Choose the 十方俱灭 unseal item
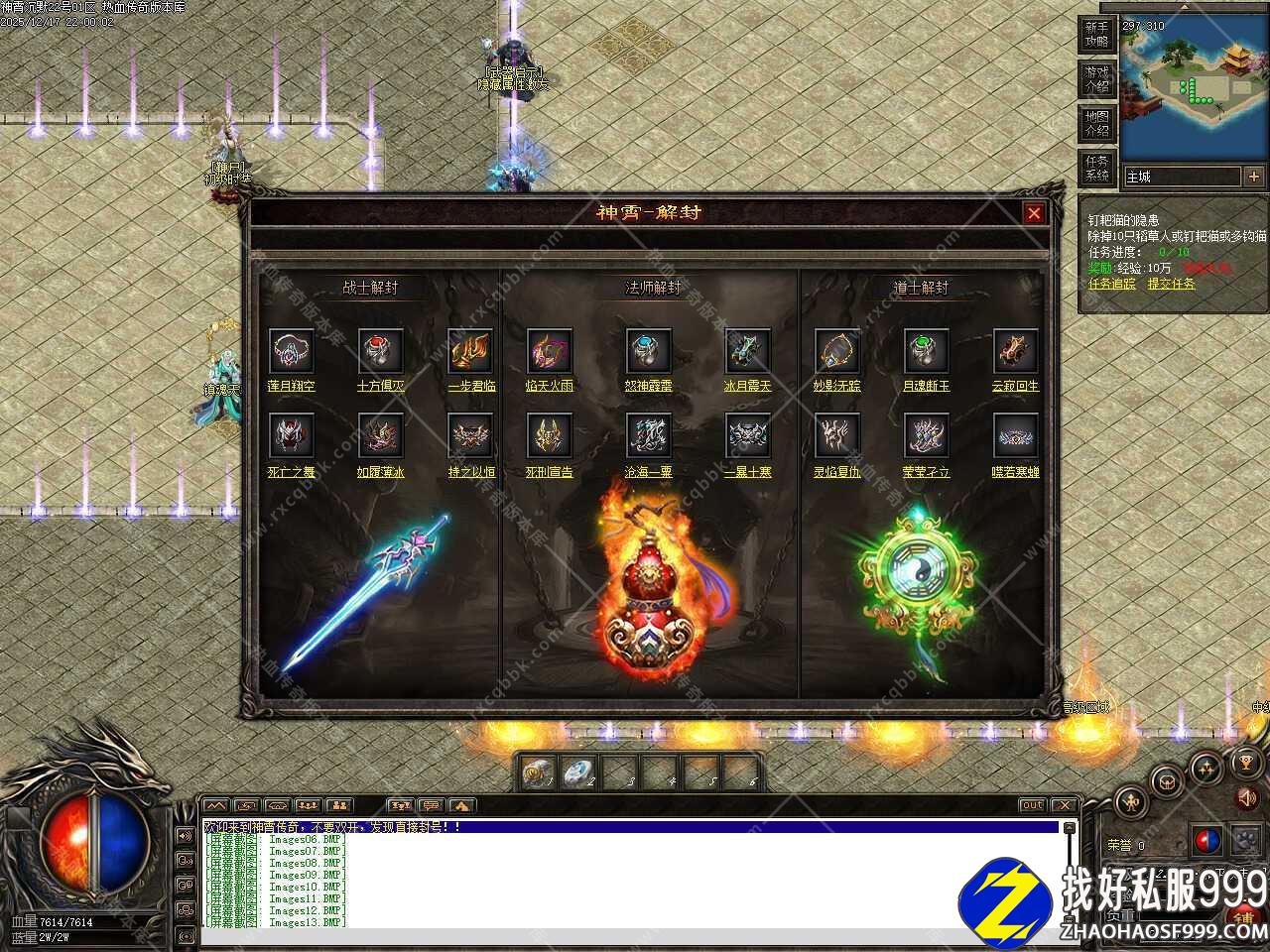 point(381,351)
